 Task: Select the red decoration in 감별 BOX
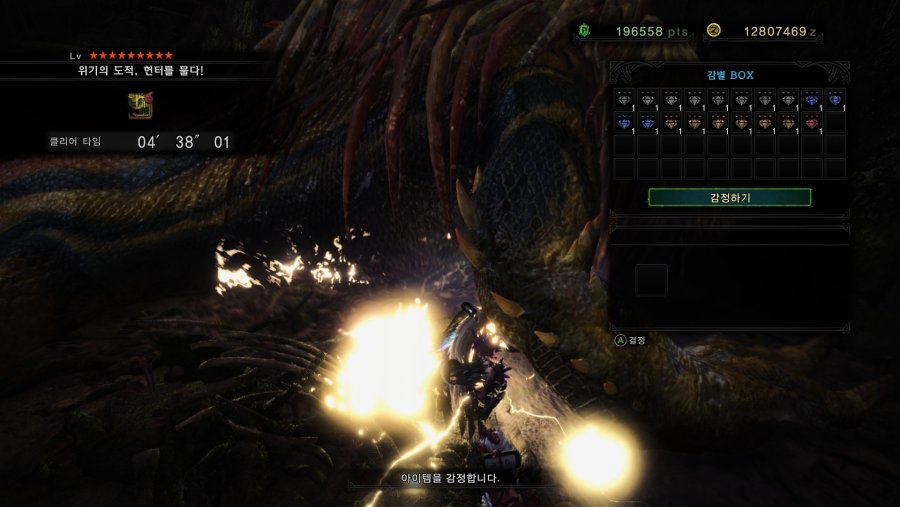coord(811,123)
